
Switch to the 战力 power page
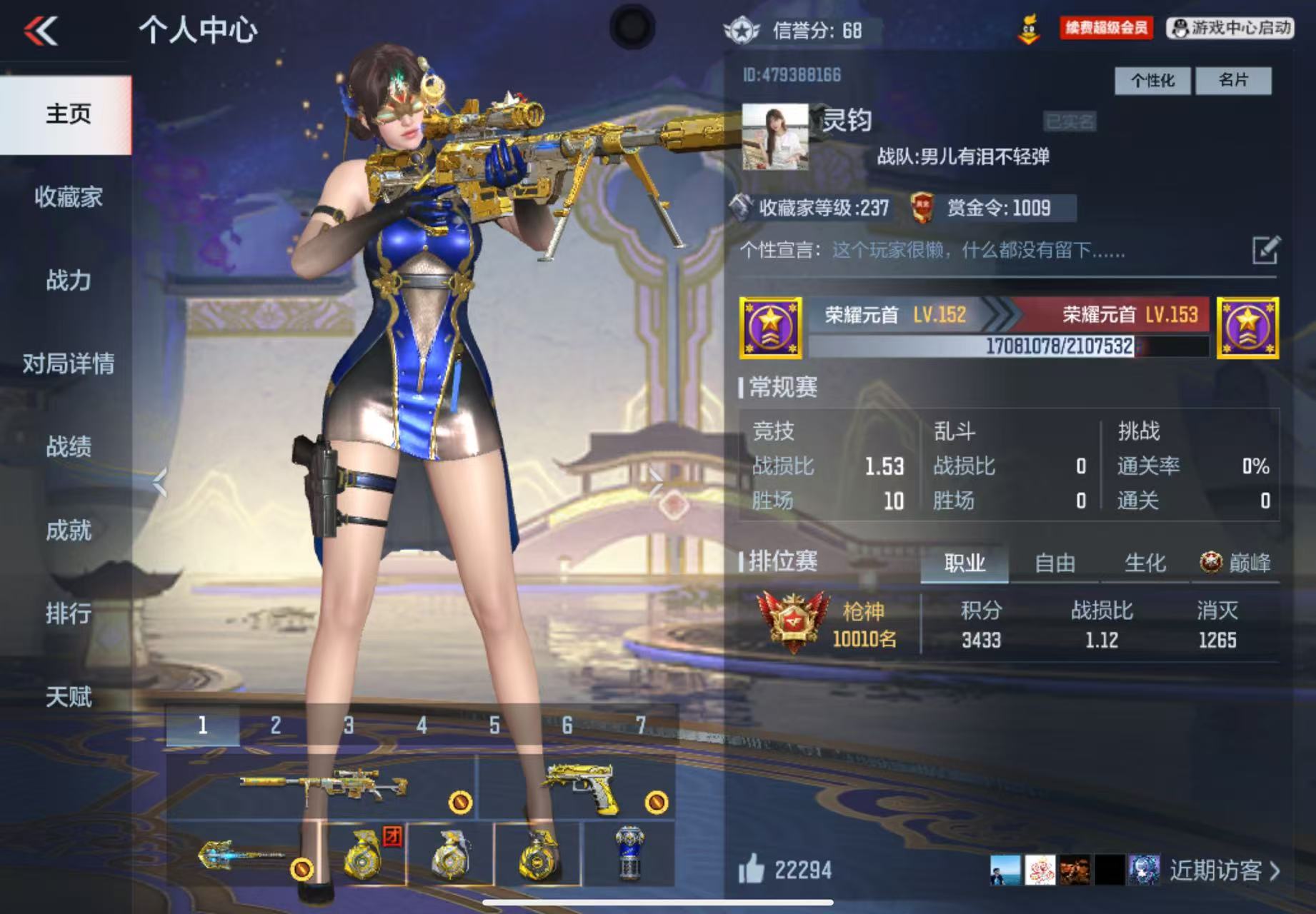tap(69, 281)
